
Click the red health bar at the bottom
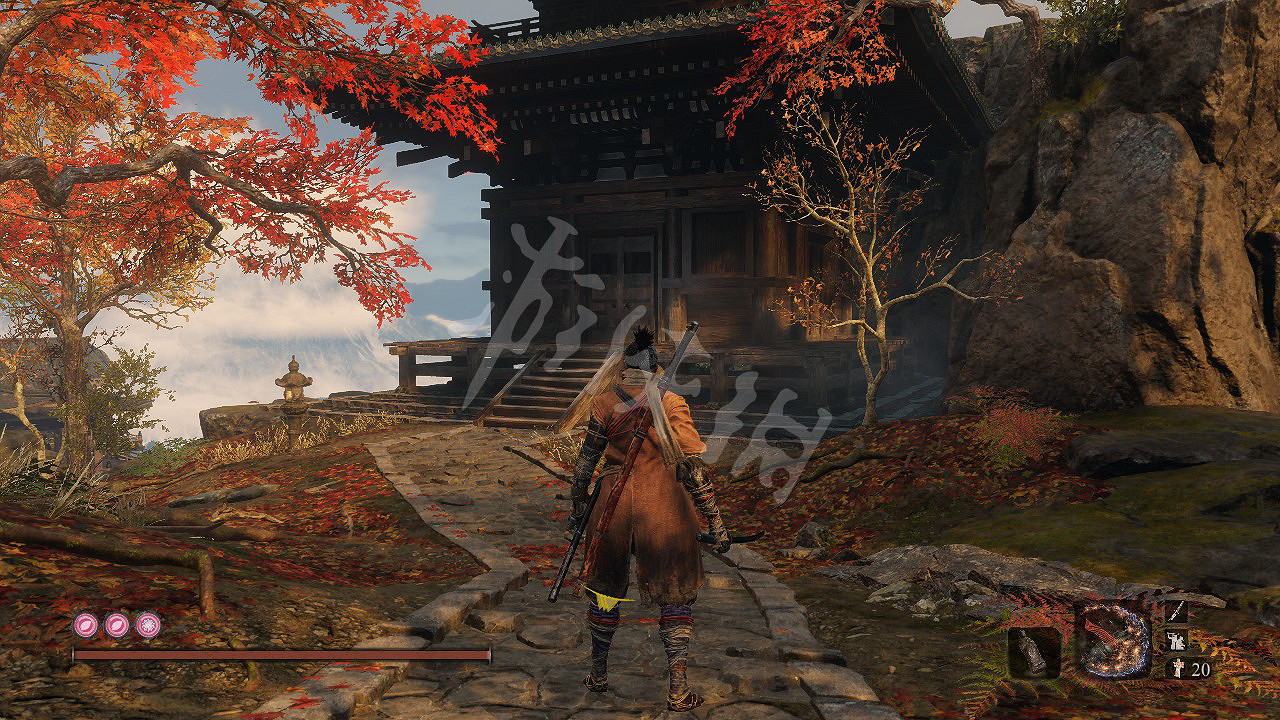coord(280,656)
